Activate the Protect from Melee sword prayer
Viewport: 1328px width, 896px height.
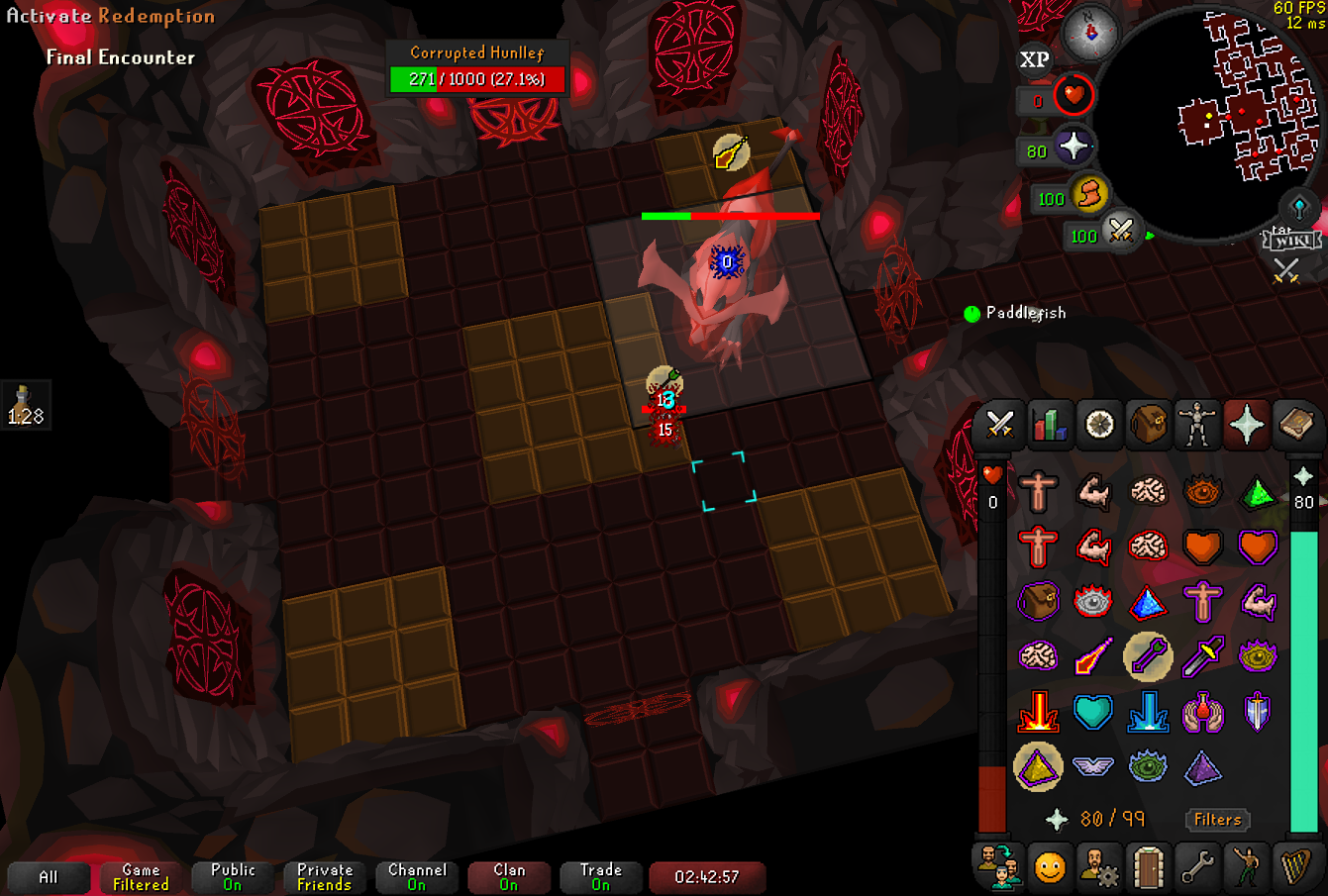[1202, 655]
